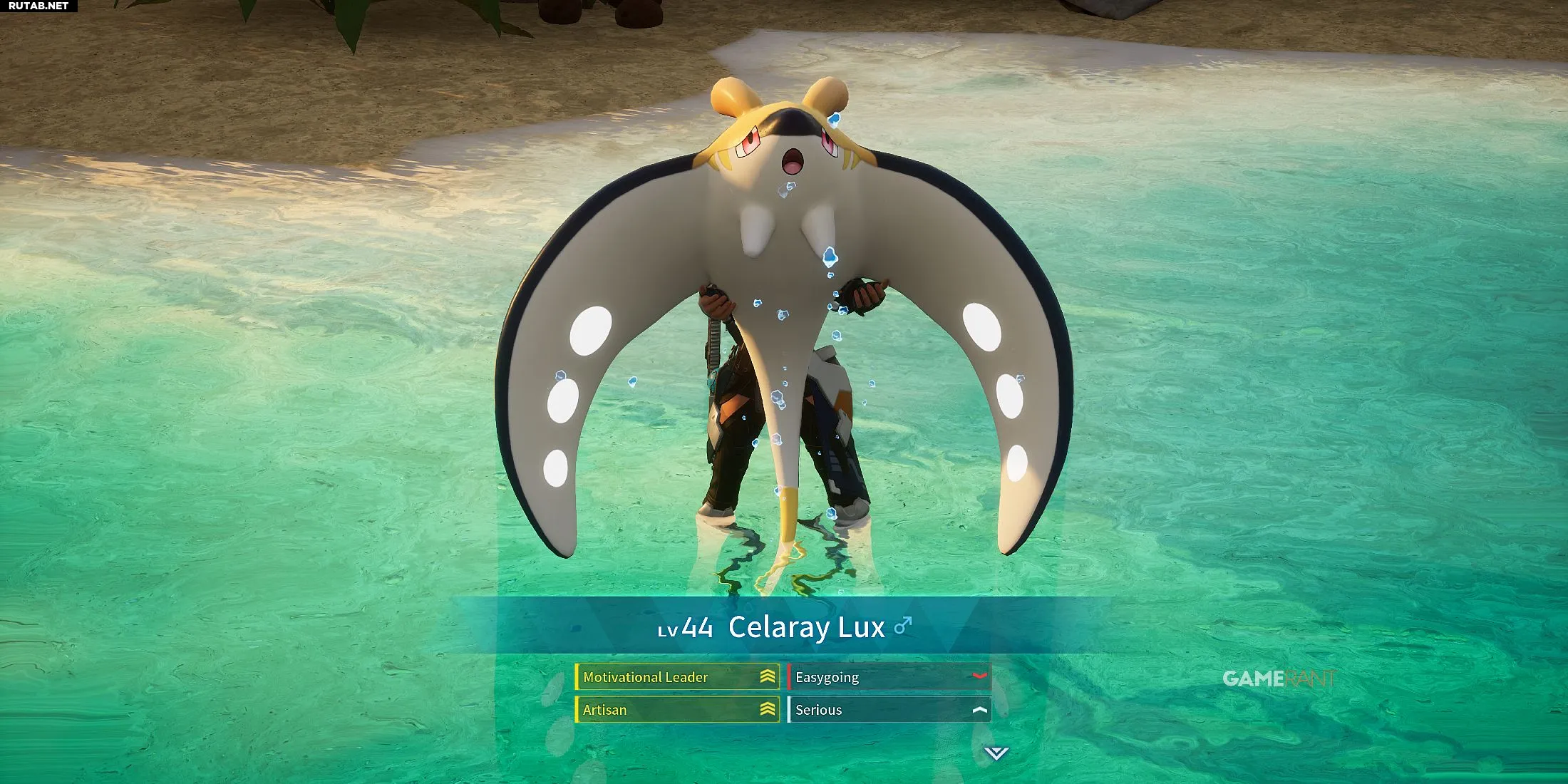Click the Celaray Lux name banner
The width and height of the screenshot is (1568, 784).
[x=784, y=626]
